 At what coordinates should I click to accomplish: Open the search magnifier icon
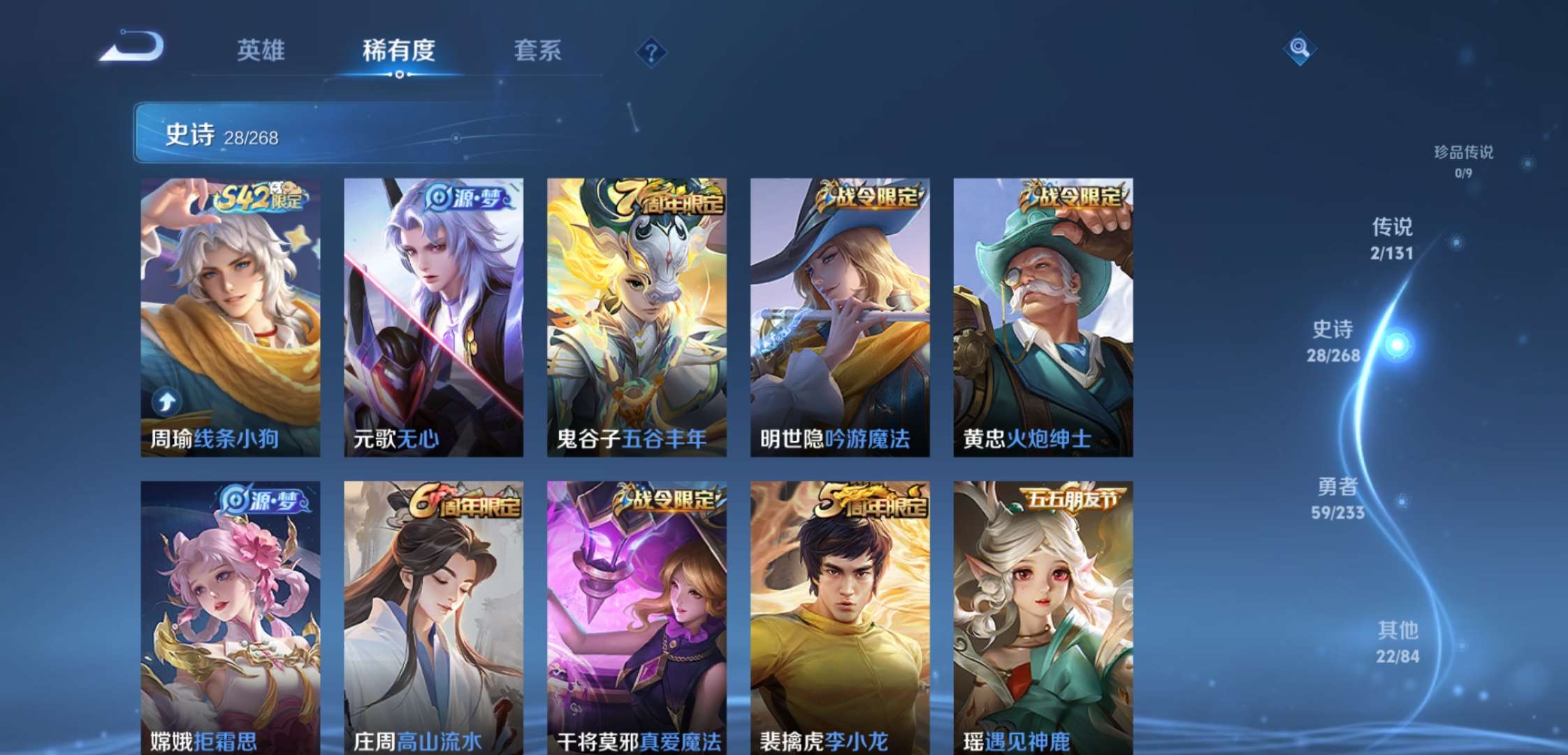coord(1300,49)
